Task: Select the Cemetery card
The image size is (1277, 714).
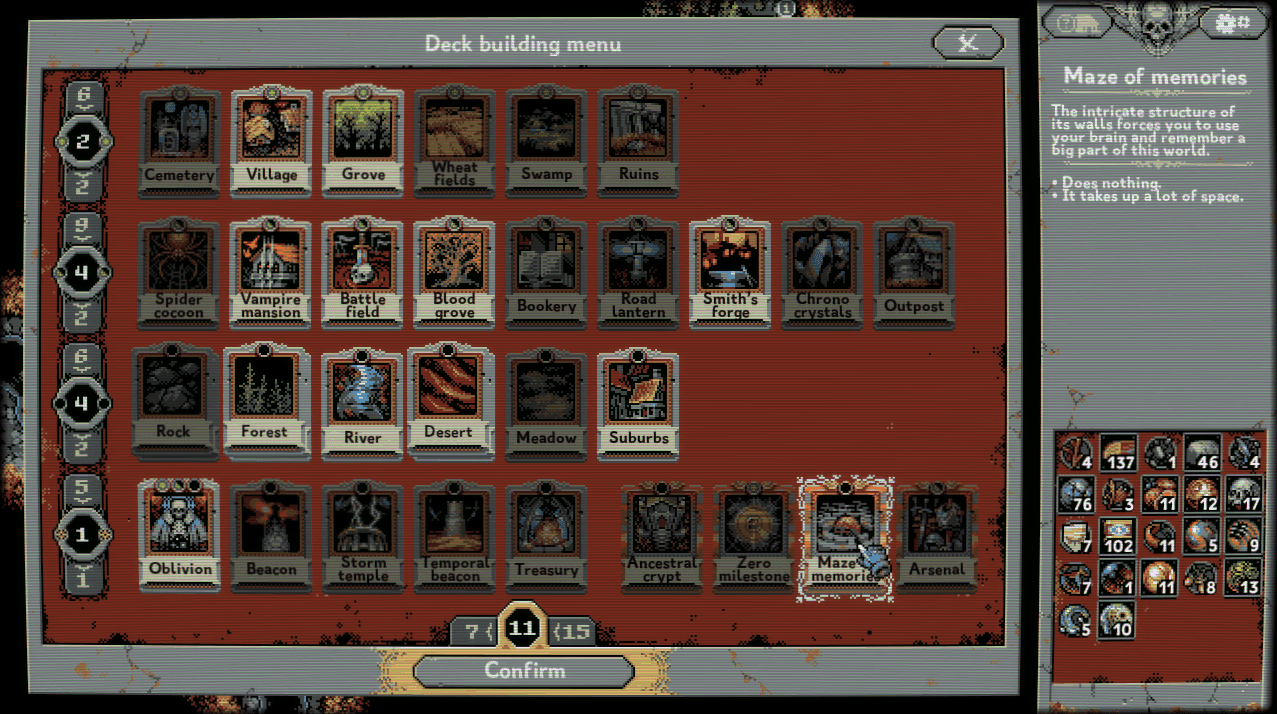Action: pyautogui.click(x=180, y=140)
